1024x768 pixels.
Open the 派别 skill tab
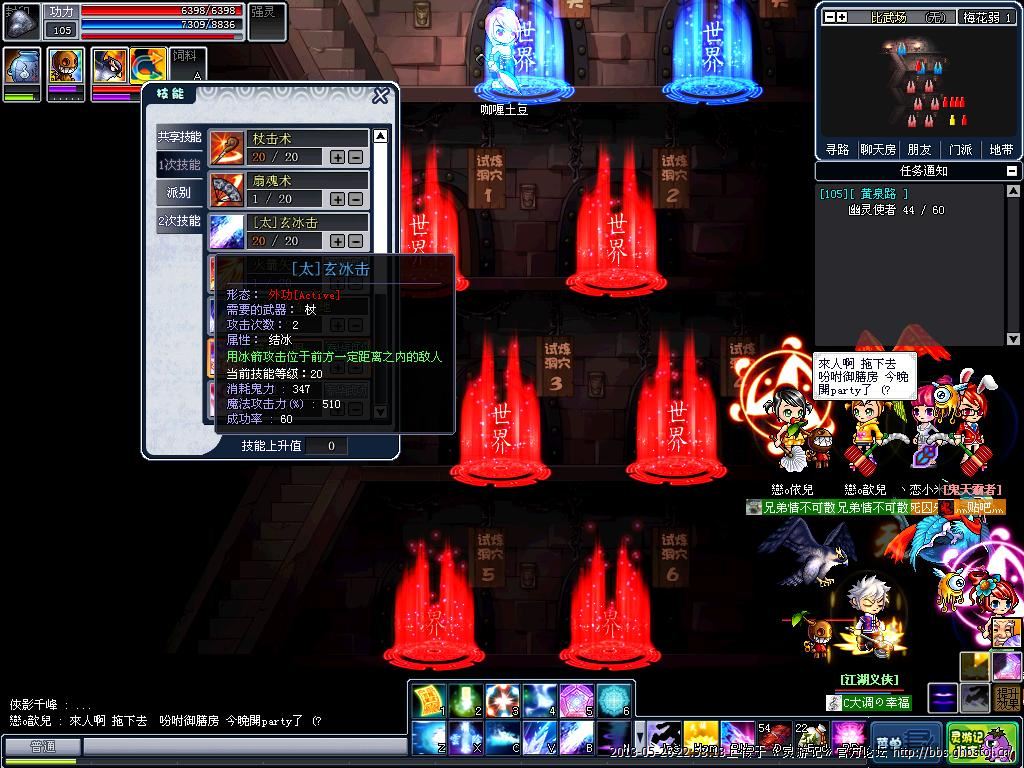coord(179,192)
